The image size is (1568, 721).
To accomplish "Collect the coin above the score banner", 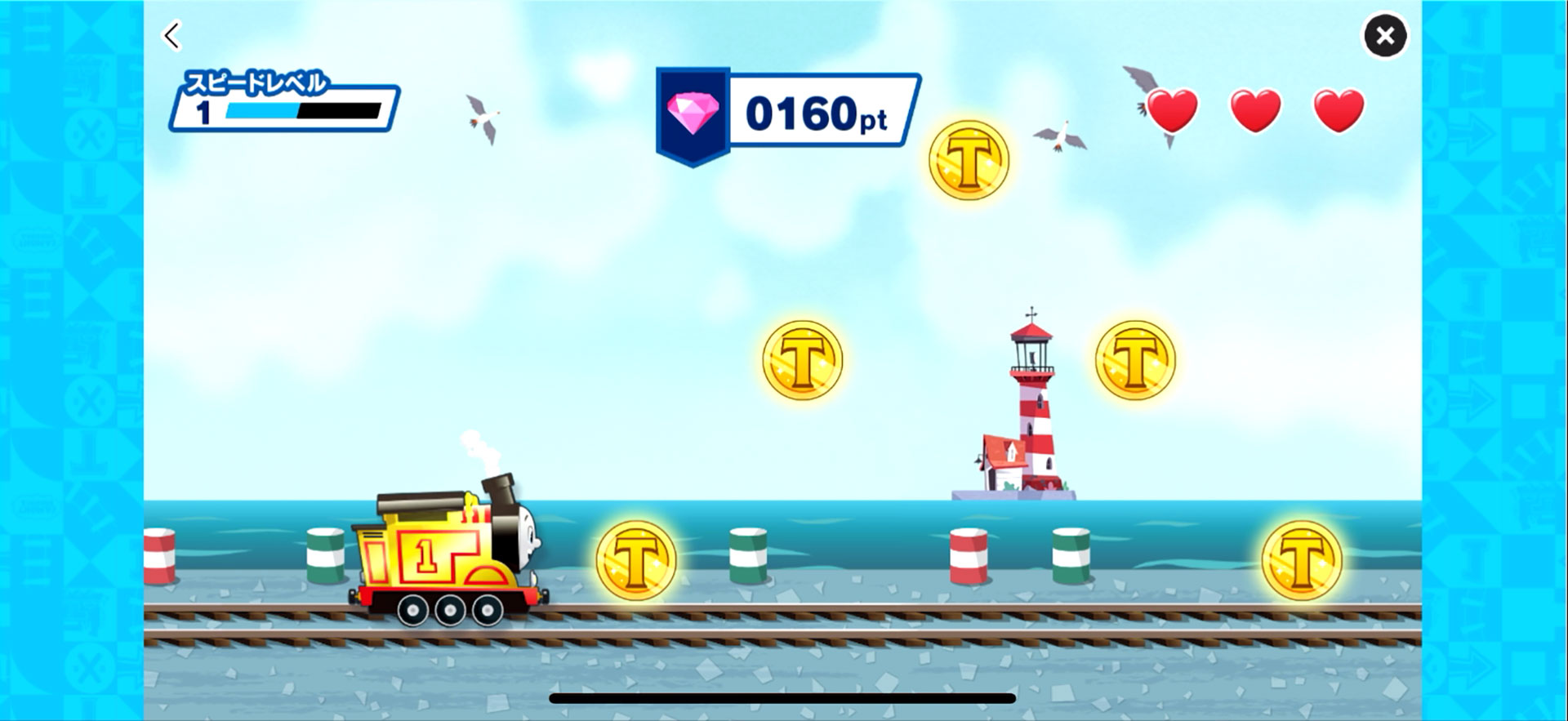I will (x=968, y=158).
